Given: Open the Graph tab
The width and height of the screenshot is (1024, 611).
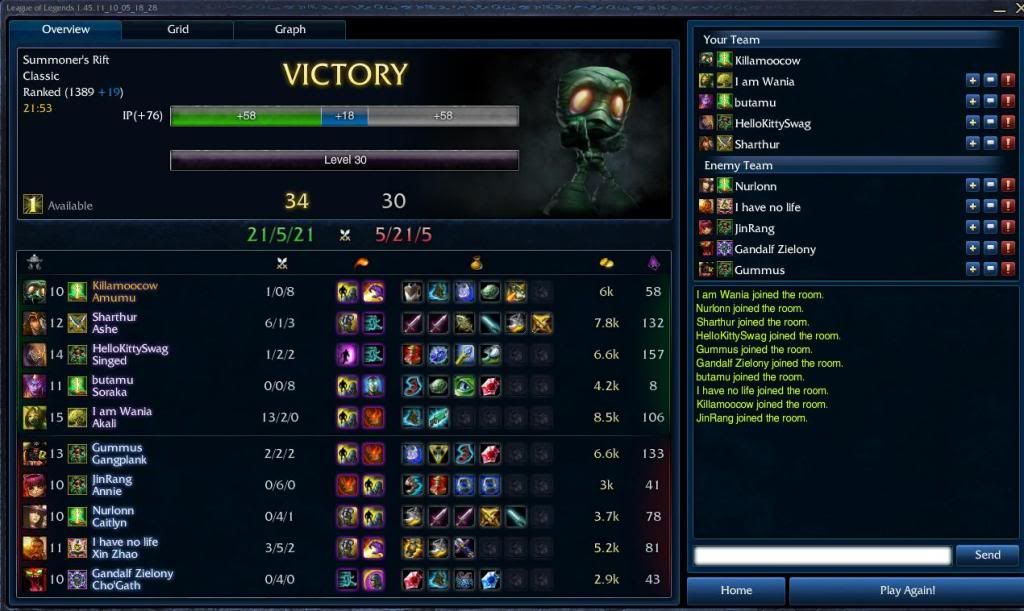Looking at the screenshot, I should click(290, 30).
